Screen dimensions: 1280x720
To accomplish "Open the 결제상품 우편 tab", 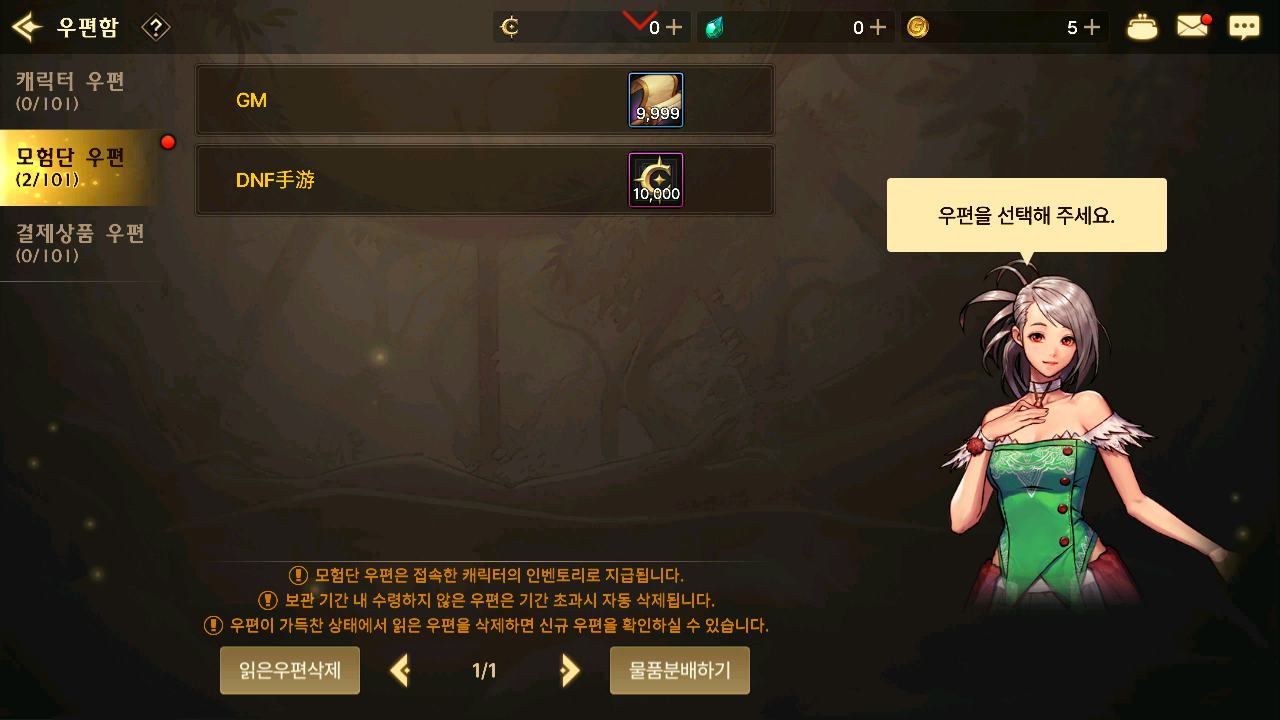I will click(x=80, y=242).
